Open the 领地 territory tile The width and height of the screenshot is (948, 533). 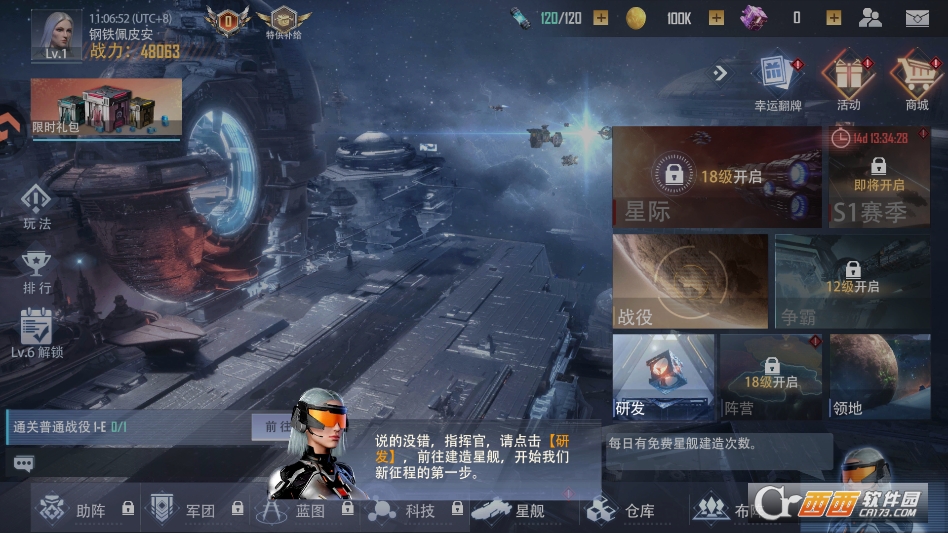880,375
